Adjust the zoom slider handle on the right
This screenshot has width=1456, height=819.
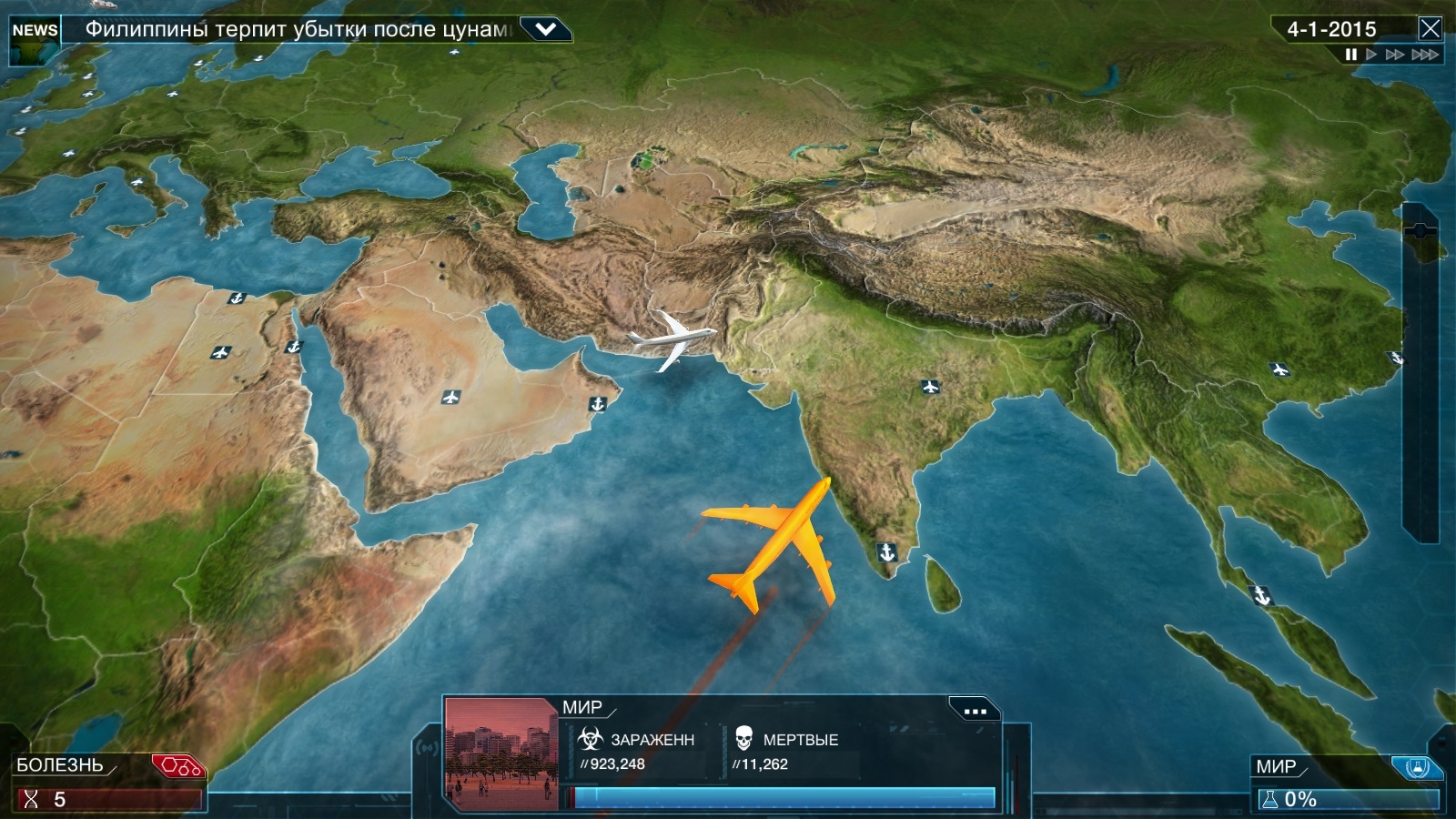pos(1421,231)
